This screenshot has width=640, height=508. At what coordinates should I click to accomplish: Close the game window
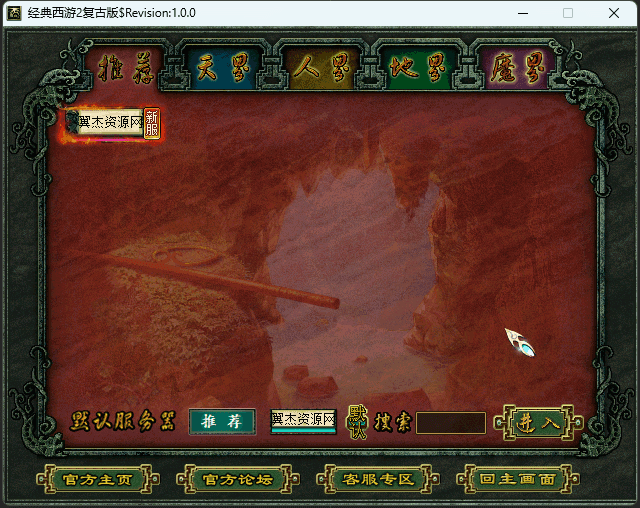(613, 13)
